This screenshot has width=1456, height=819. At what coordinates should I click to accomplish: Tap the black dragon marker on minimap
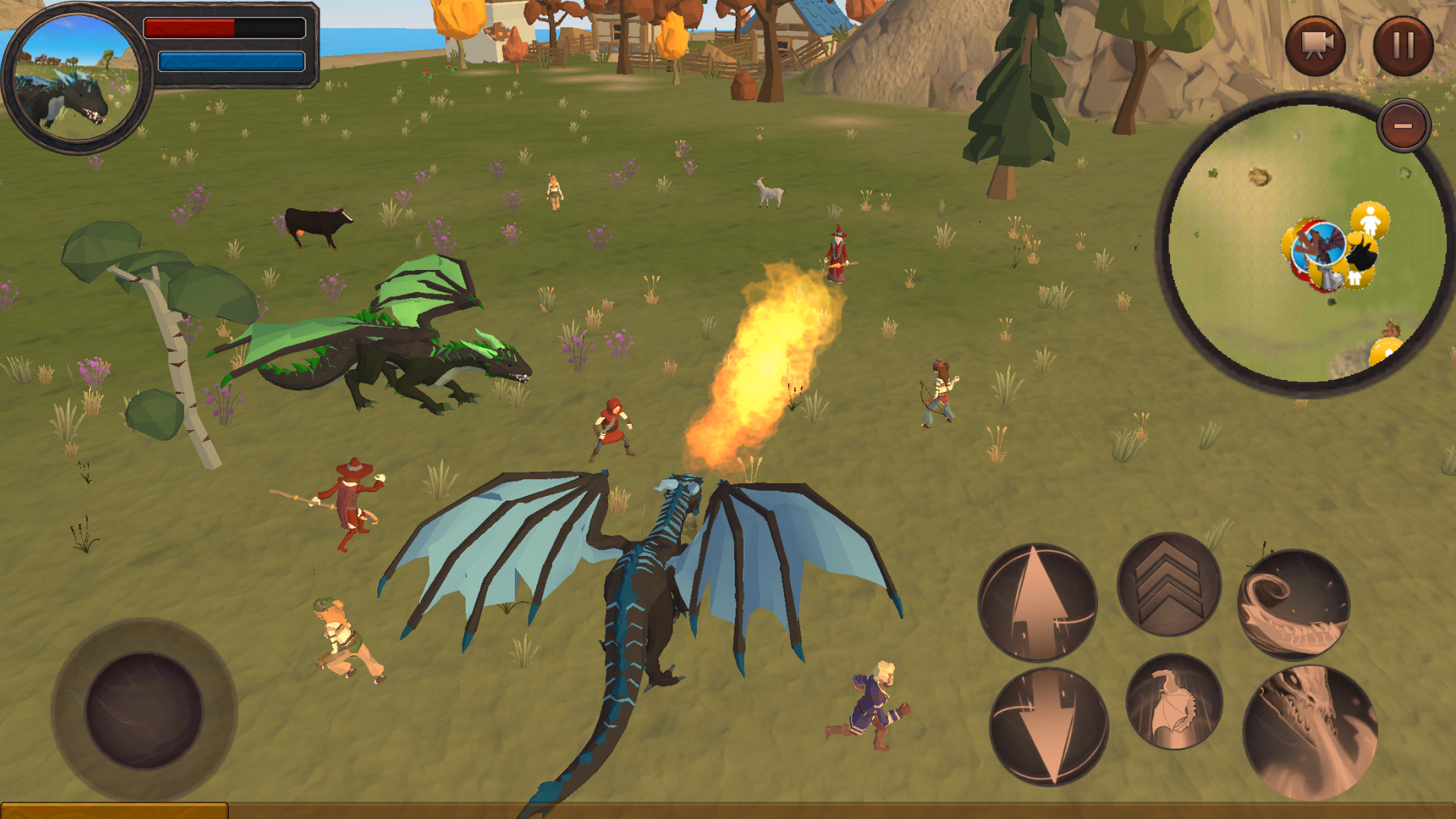(x=1362, y=256)
